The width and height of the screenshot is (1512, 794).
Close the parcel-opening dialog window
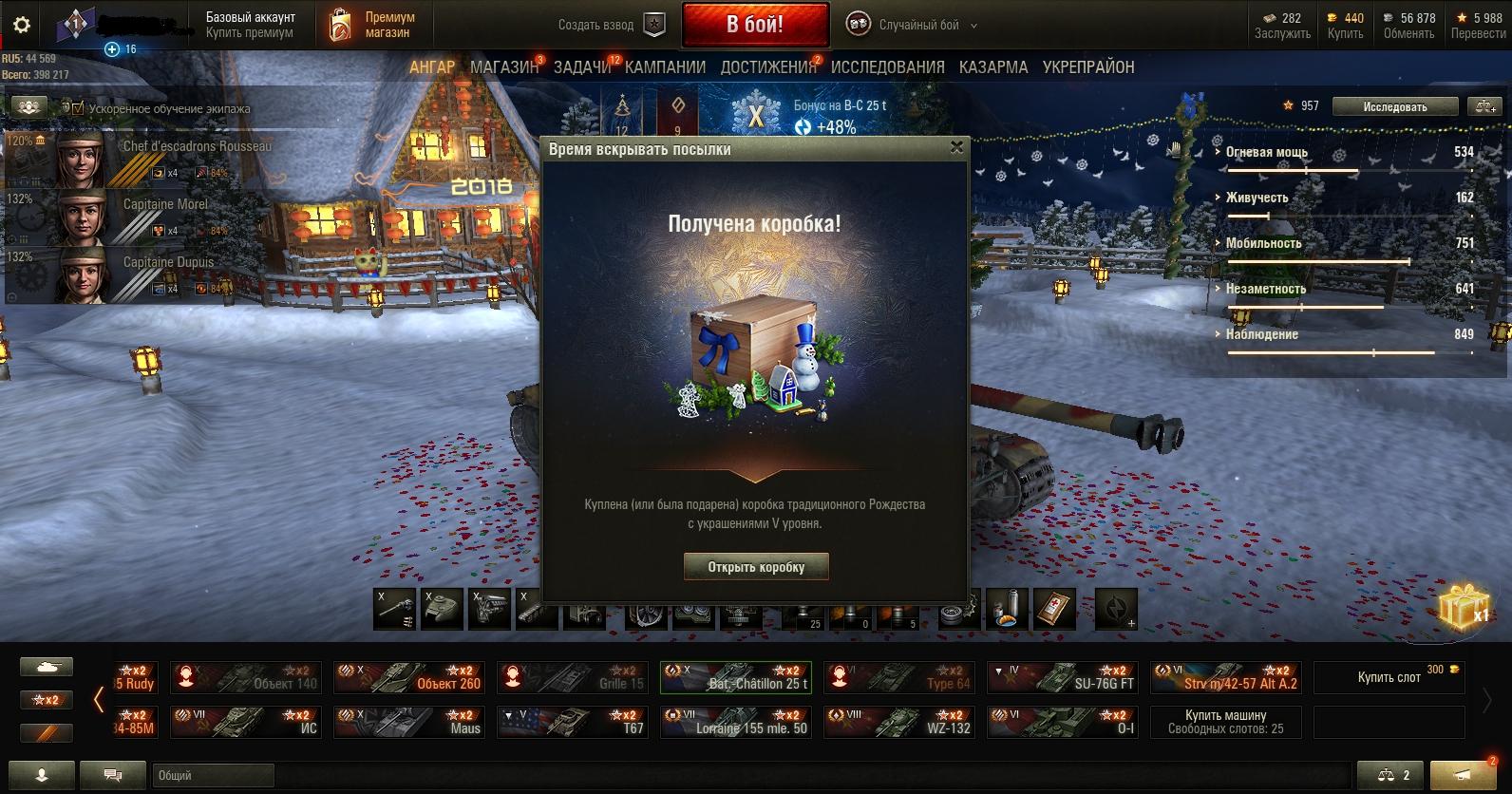(x=956, y=147)
